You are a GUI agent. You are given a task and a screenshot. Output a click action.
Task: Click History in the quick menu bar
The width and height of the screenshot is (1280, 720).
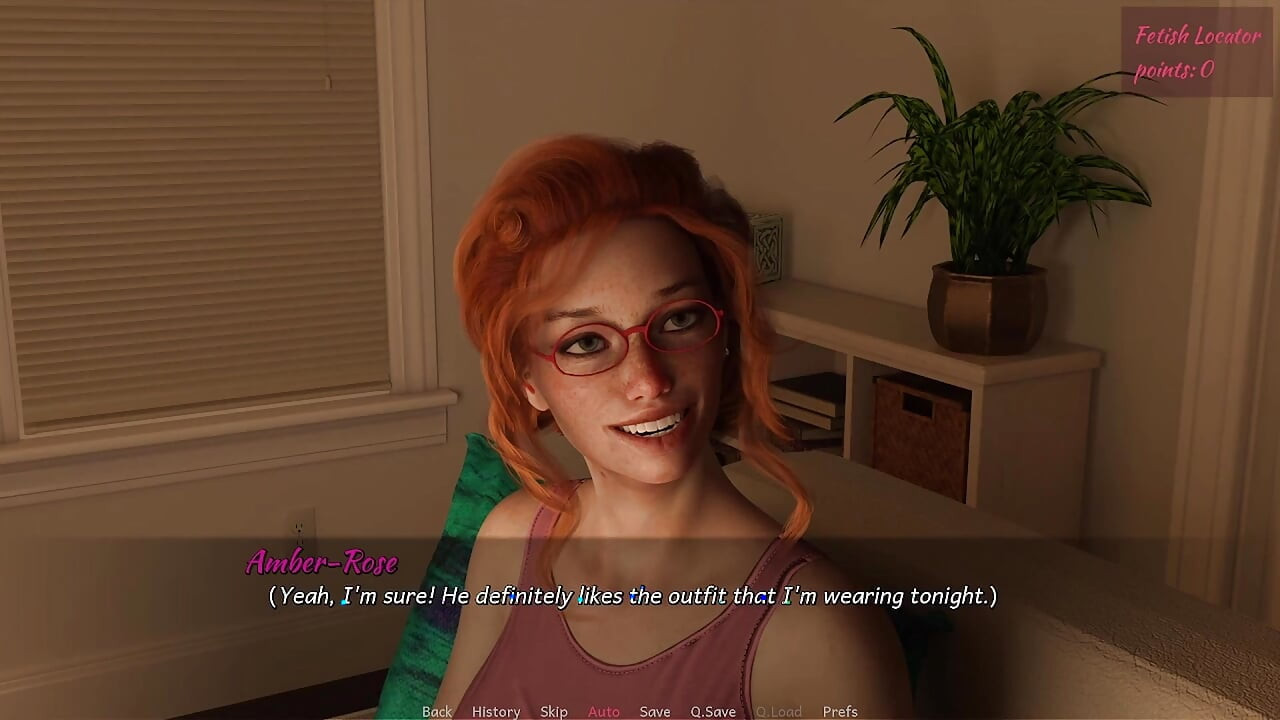tap(495, 711)
